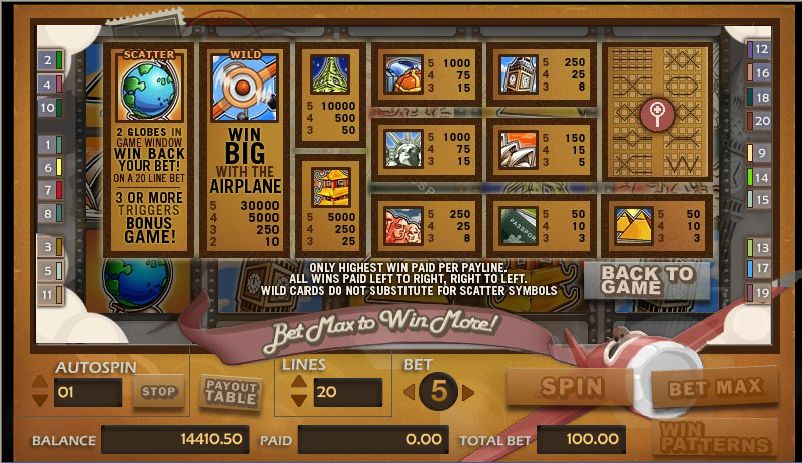802x463 pixels.
Task: Choose payline marker number 10
Action: [x=47, y=108]
